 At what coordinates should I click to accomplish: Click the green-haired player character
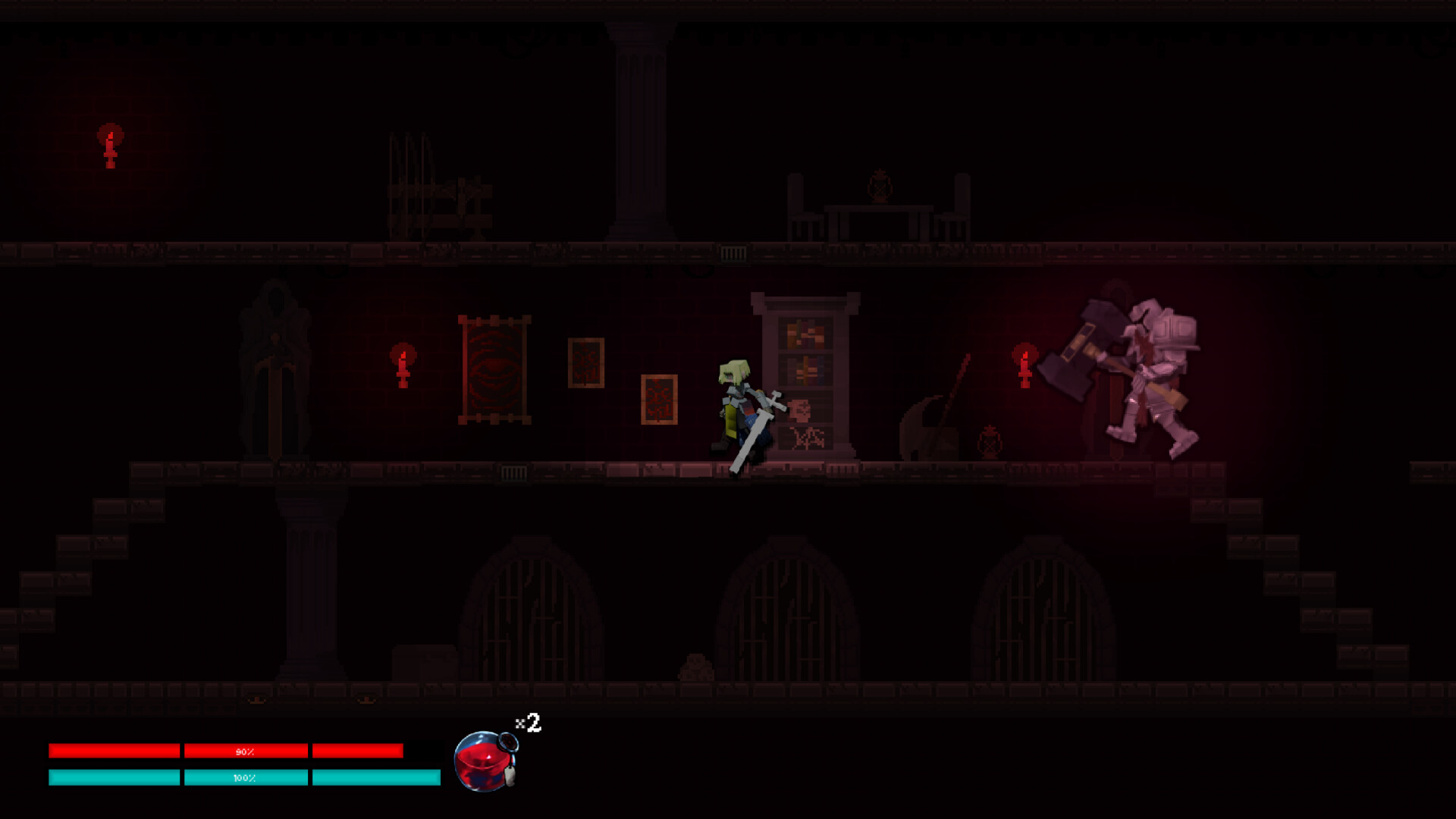[x=736, y=409]
